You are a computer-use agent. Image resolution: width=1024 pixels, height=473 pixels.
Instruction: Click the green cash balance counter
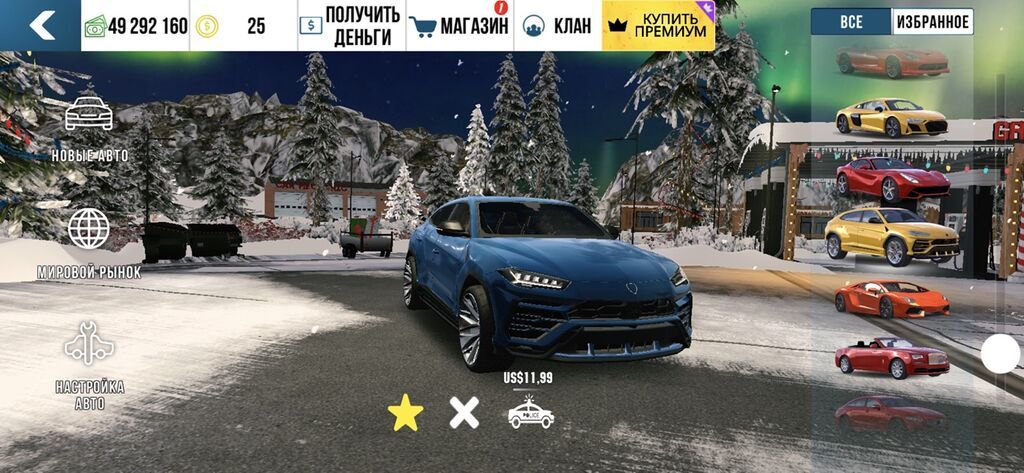[137, 26]
